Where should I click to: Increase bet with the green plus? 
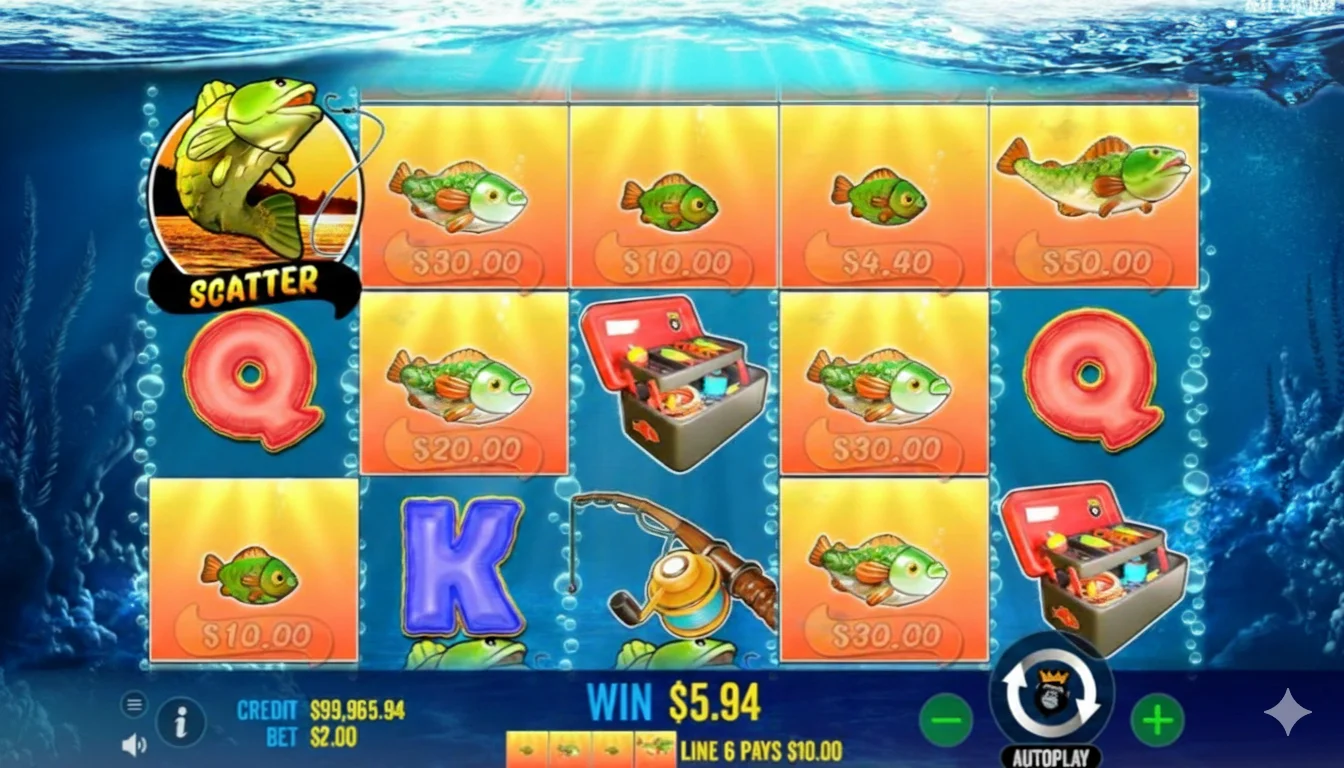(1158, 718)
